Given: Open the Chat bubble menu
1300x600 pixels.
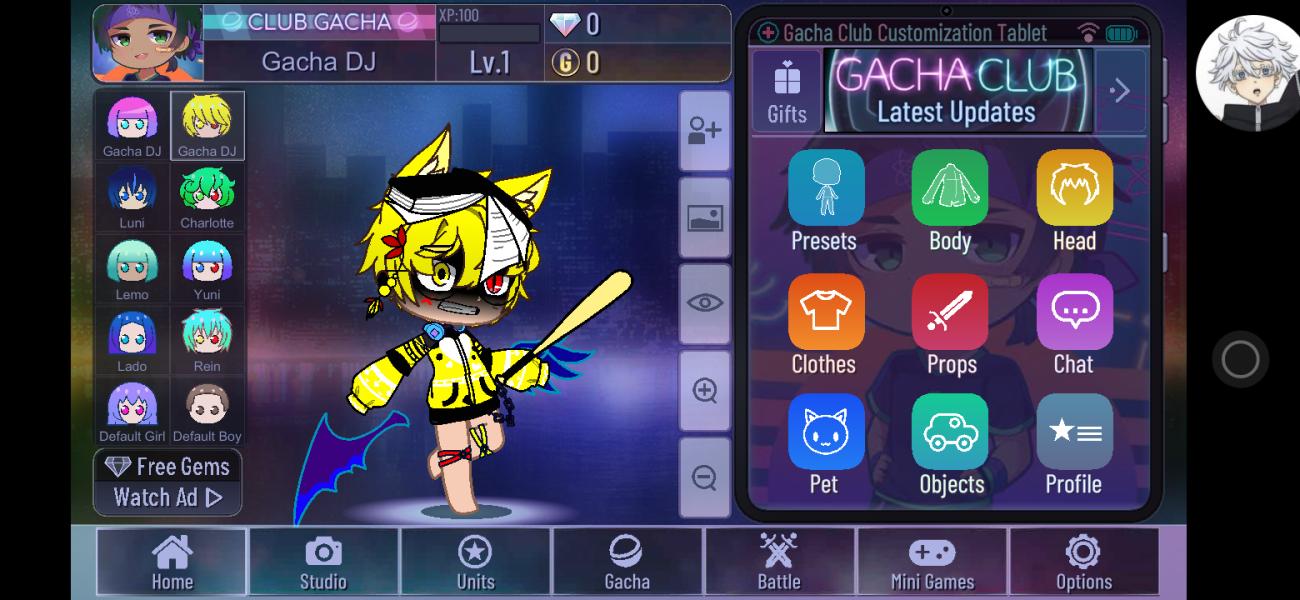Looking at the screenshot, I should (x=1074, y=324).
